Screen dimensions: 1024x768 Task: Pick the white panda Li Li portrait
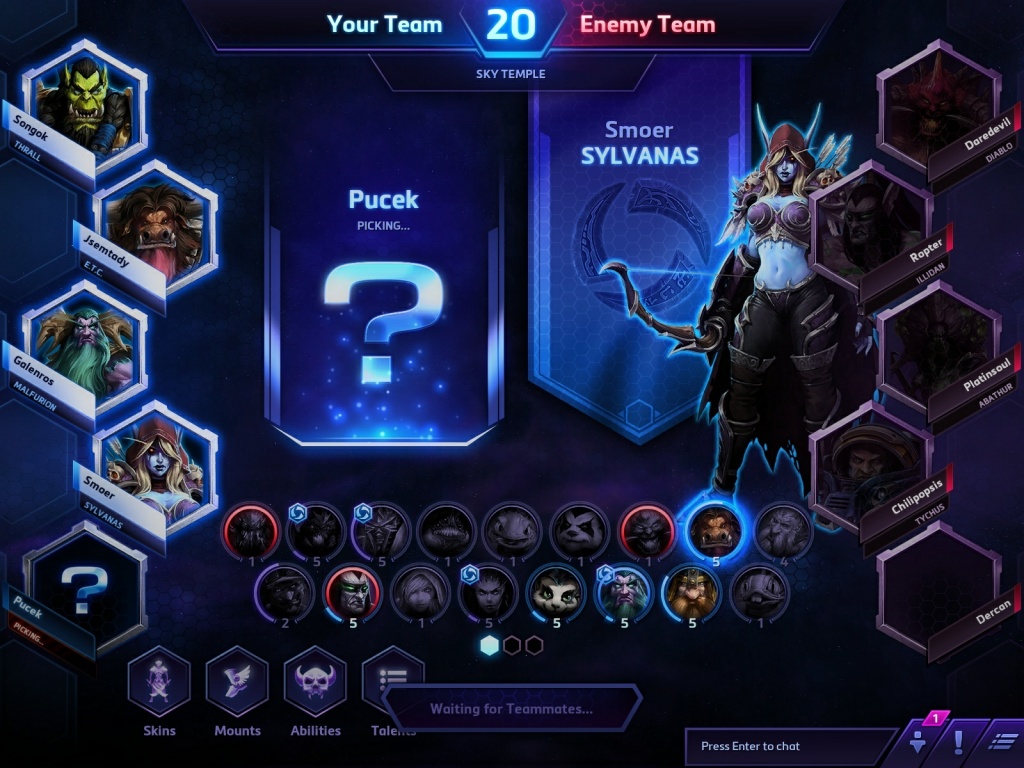(x=554, y=592)
